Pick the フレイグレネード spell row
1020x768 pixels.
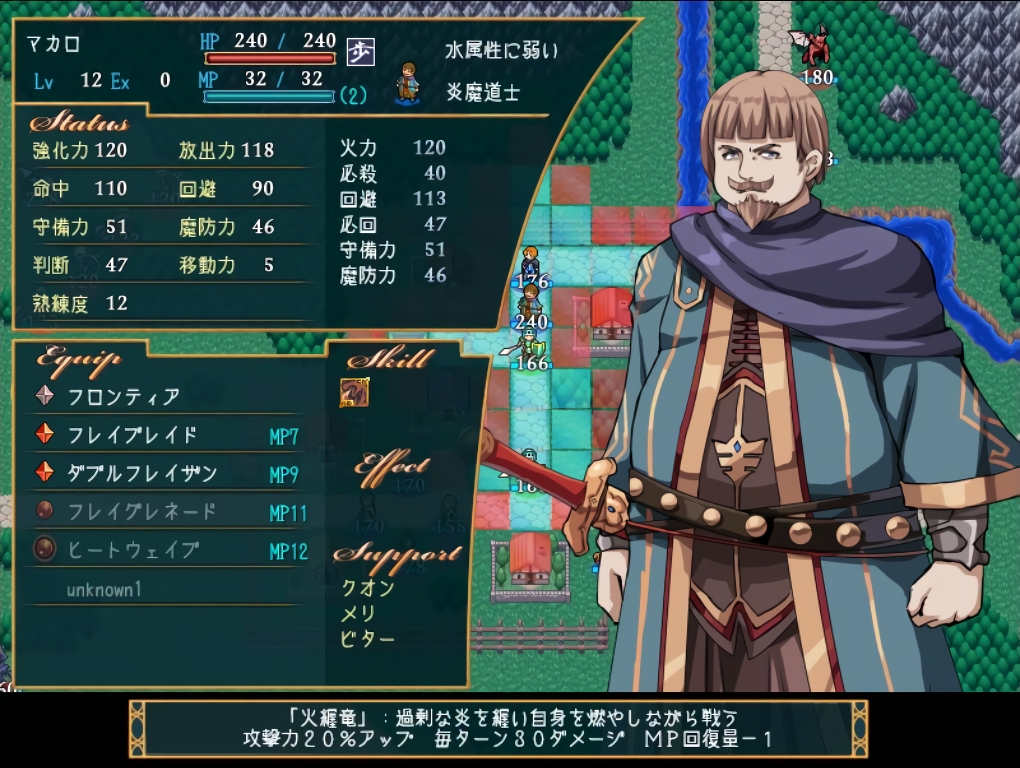pyautogui.click(x=142, y=512)
